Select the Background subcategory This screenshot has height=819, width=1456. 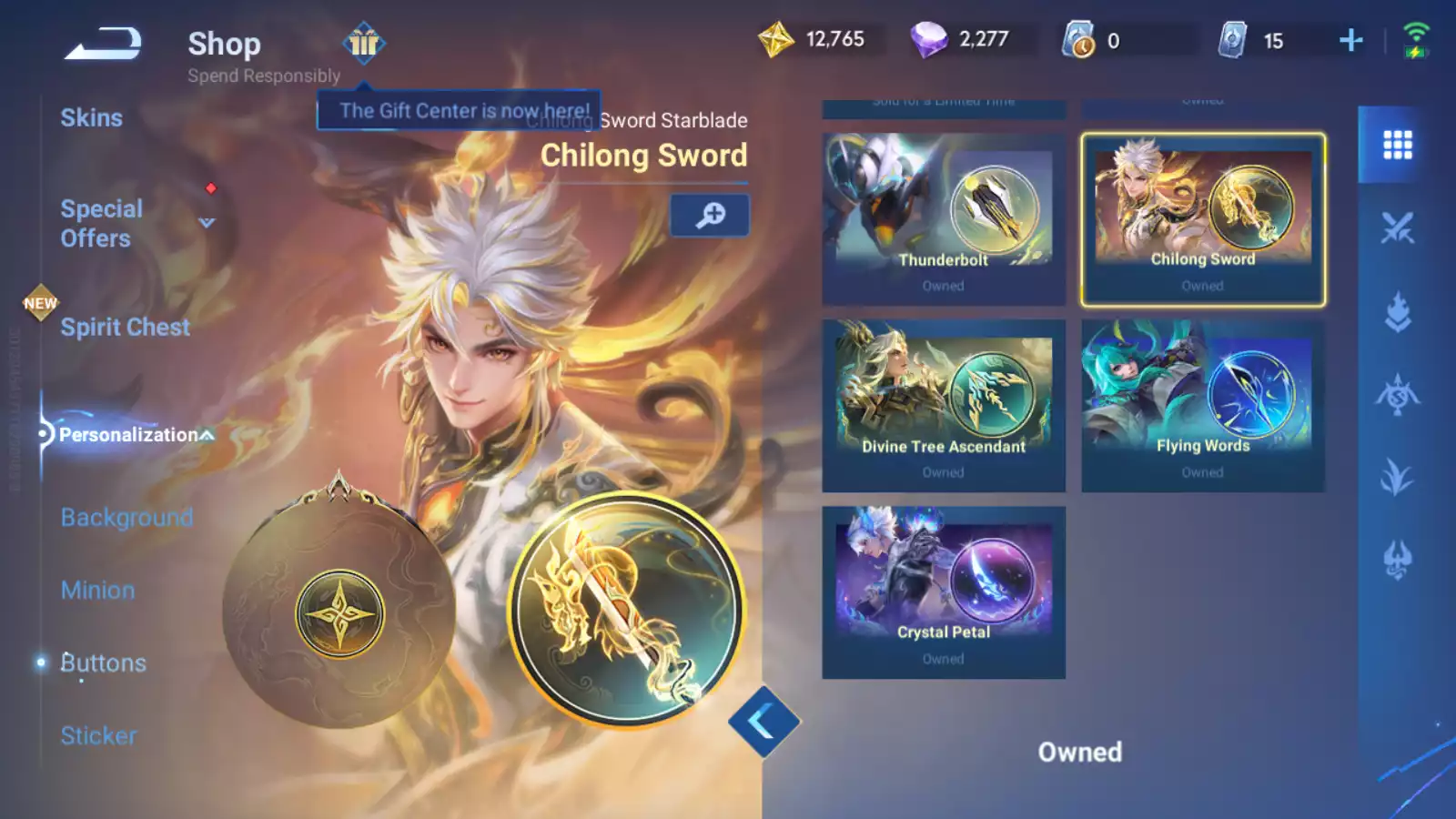[x=126, y=518]
